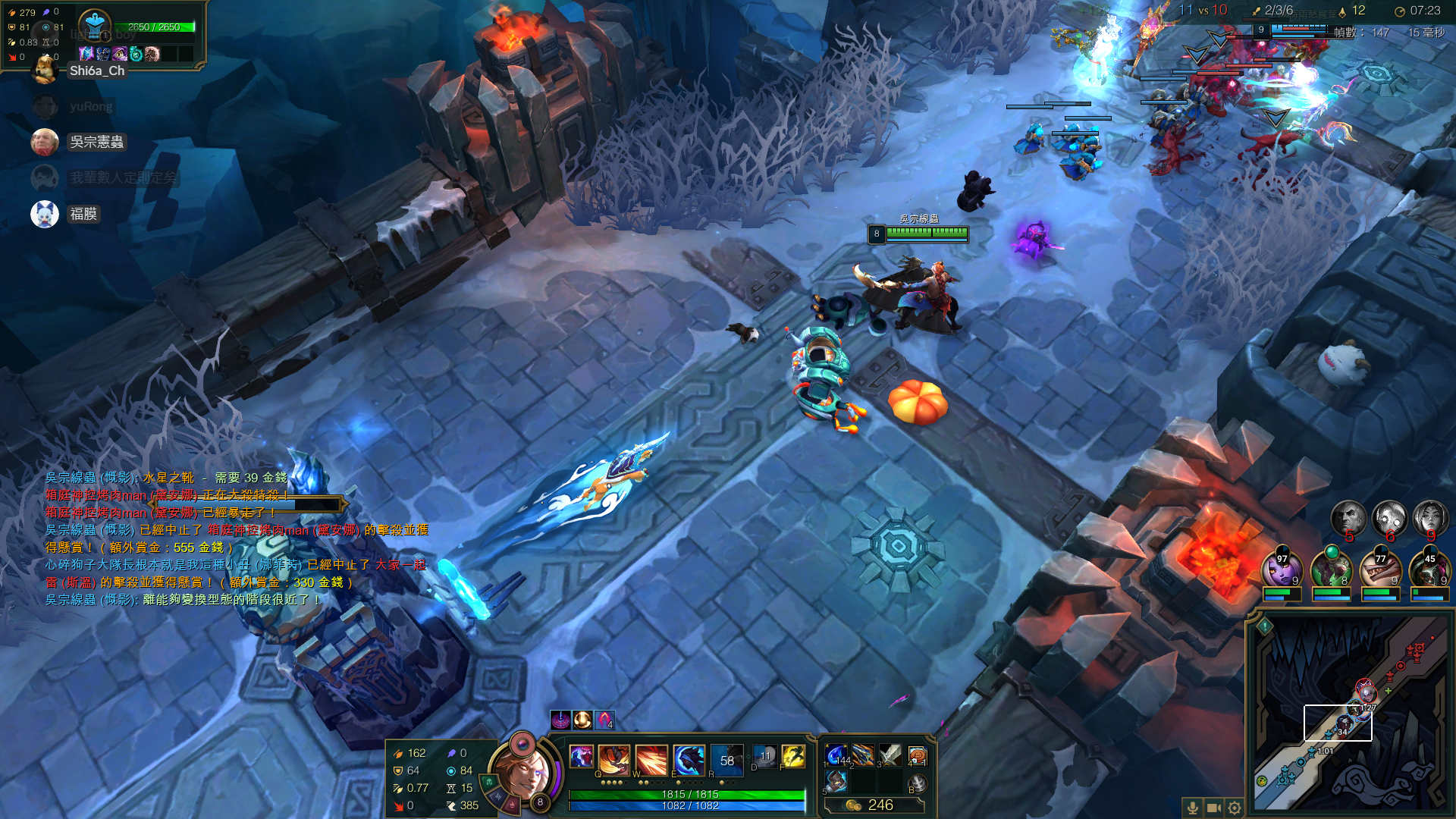Activate the Q ability icon
The width and height of the screenshot is (1456, 819).
[x=613, y=758]
